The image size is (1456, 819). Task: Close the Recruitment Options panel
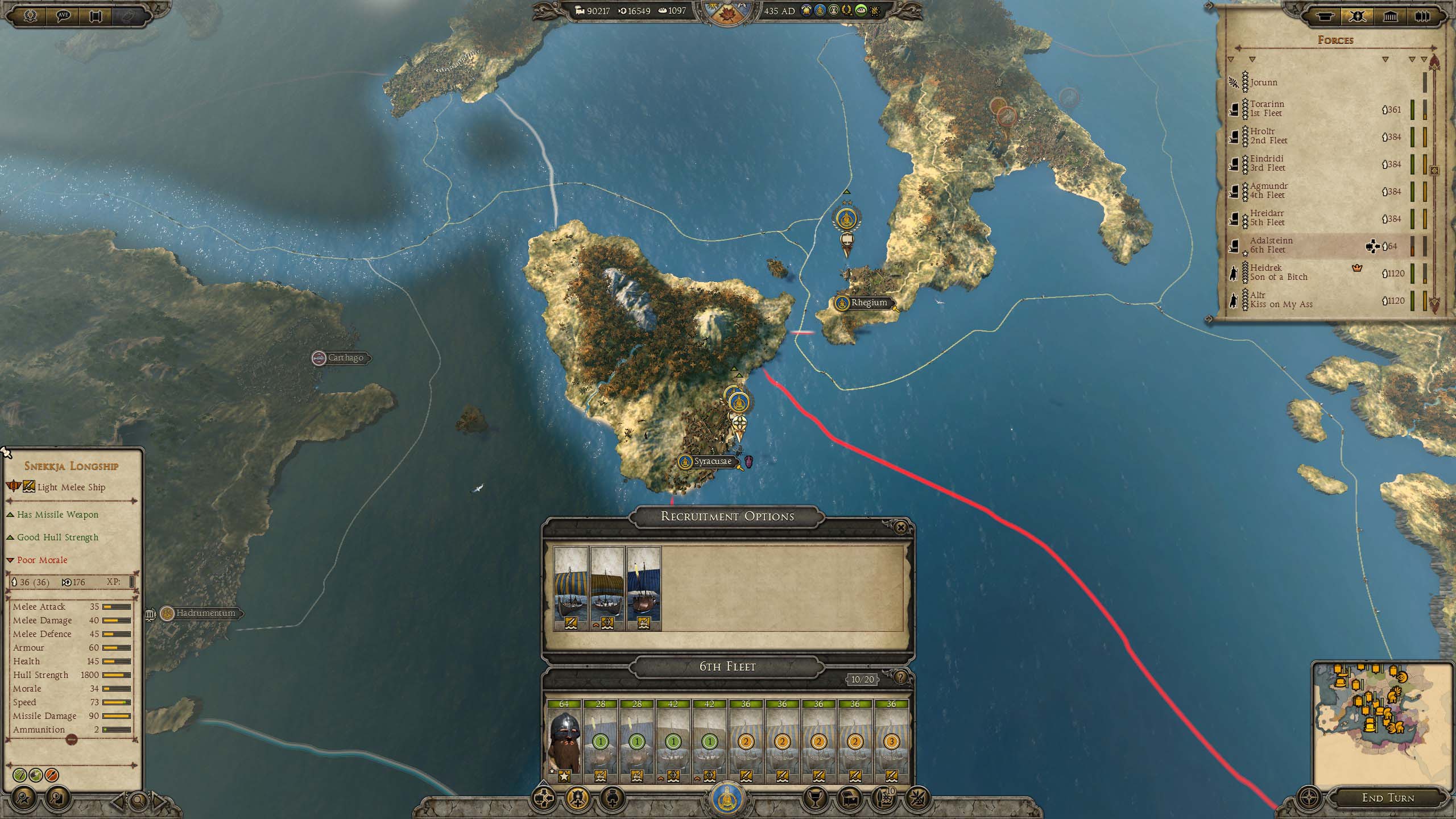click(x=900, y=528)
